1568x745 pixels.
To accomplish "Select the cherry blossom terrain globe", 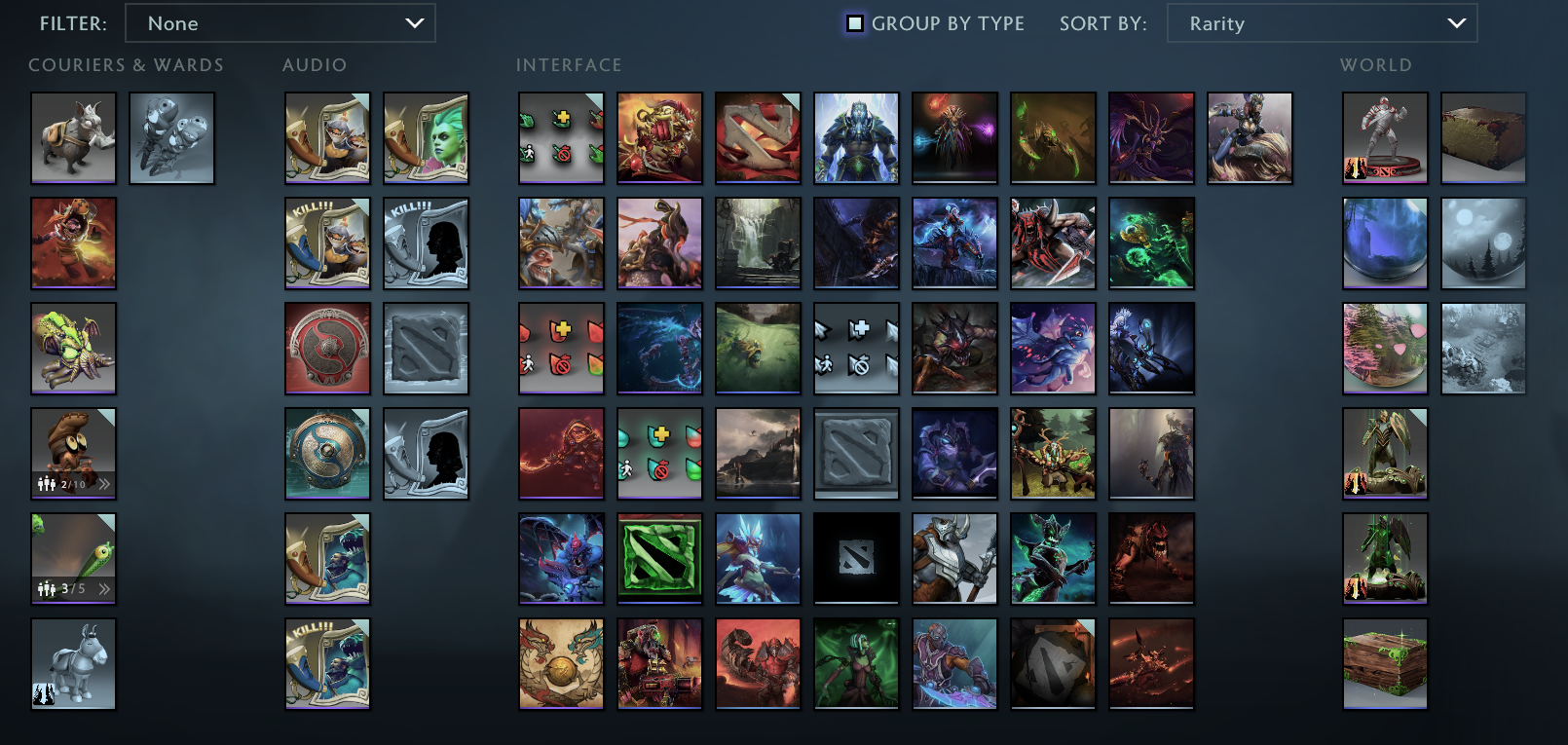I will (x=1384, y=348).
